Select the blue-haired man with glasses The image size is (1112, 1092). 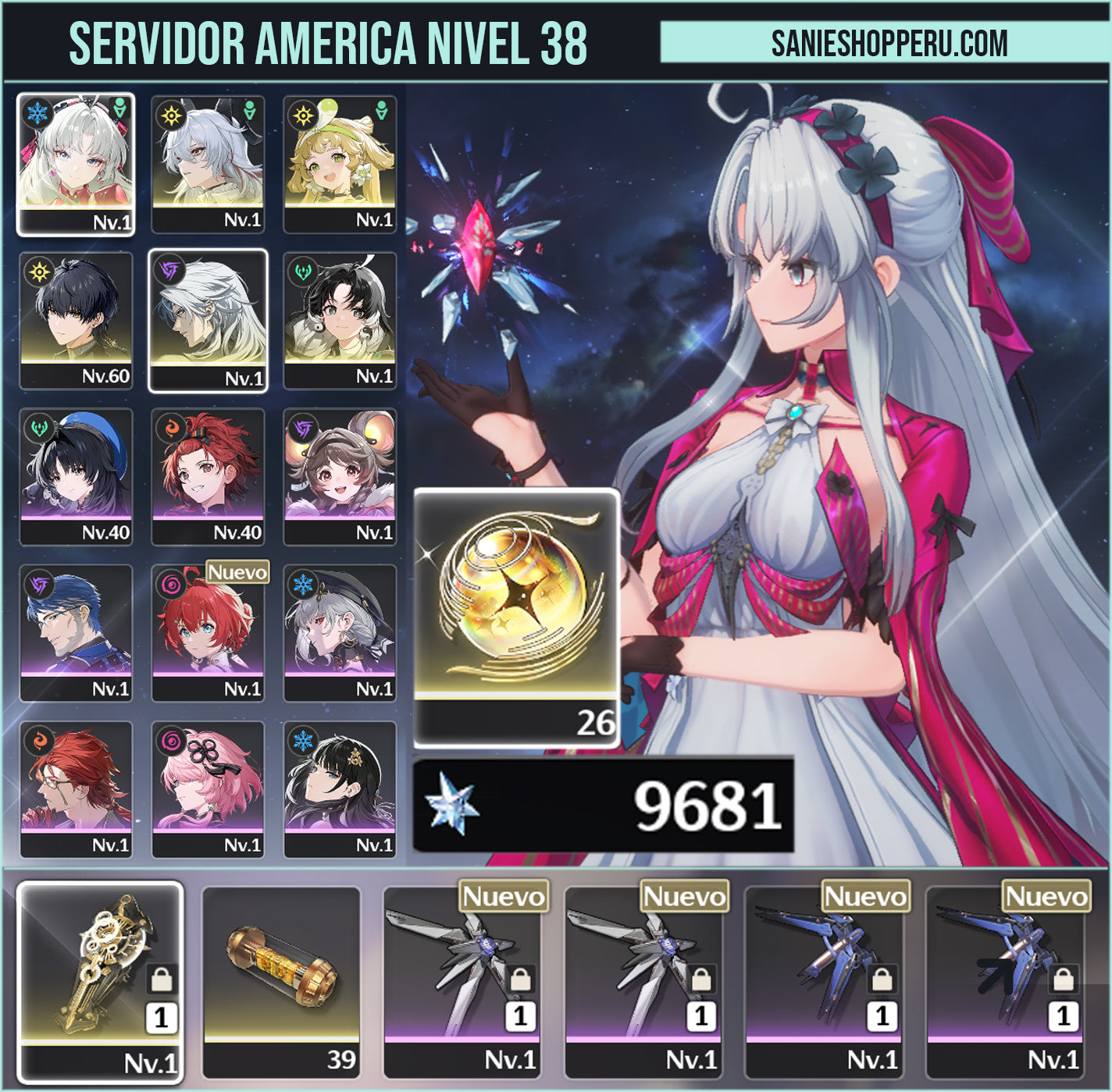pos(76,631)
